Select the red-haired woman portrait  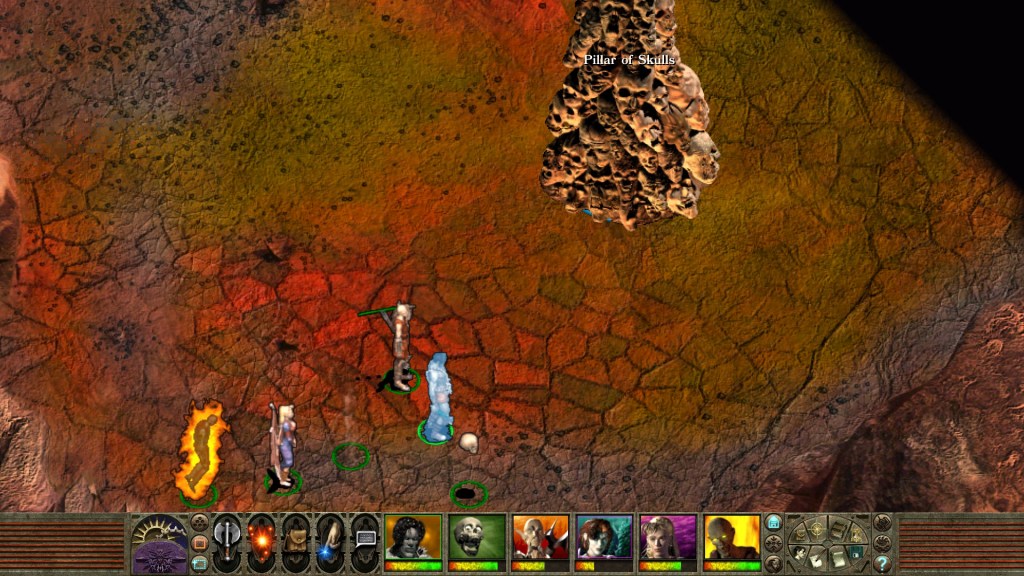coord(604,538)
